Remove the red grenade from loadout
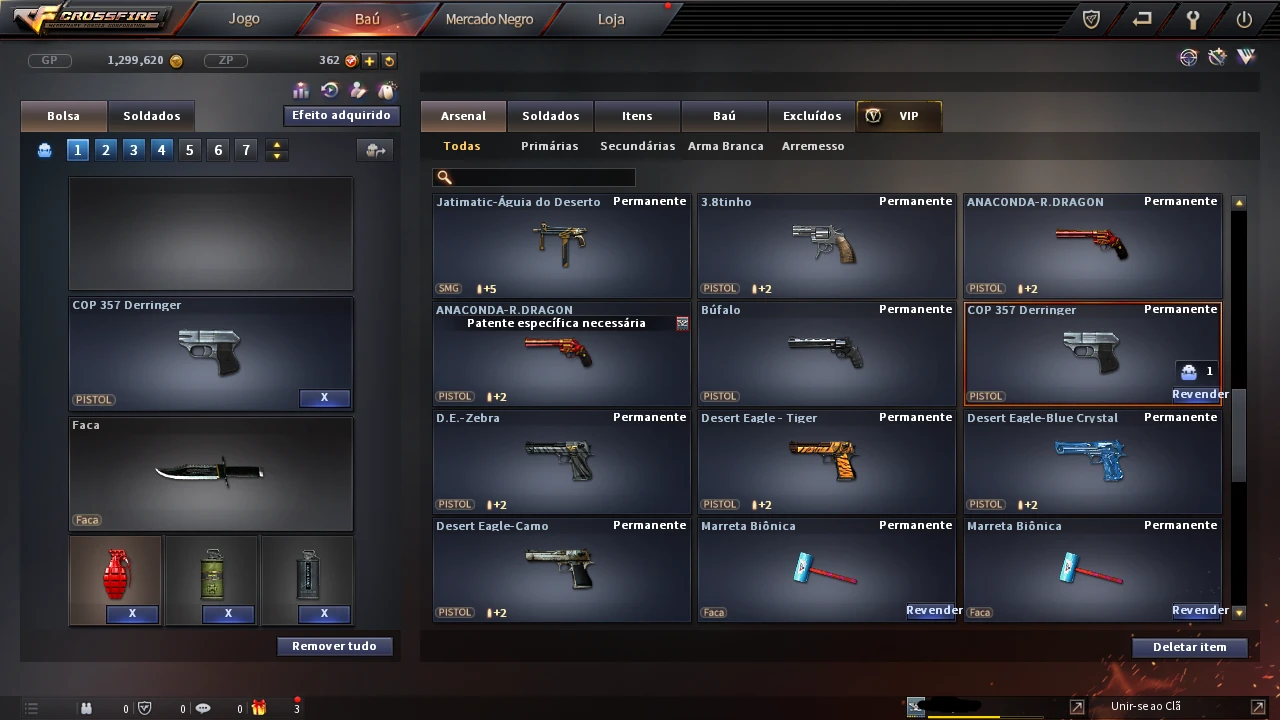The height and width of the screenshot is (720, 1280). [132, 613]
